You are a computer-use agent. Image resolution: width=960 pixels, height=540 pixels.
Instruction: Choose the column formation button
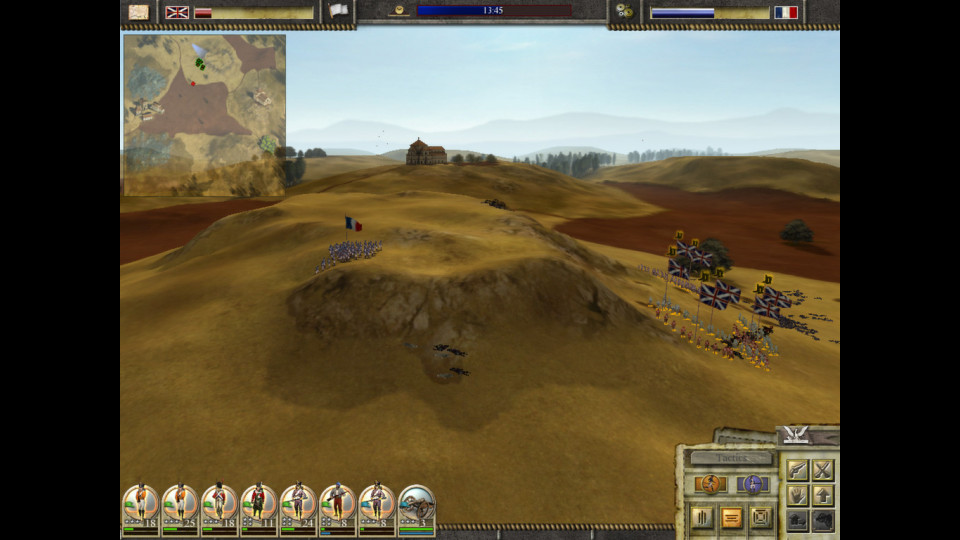[x=703, y=518]
